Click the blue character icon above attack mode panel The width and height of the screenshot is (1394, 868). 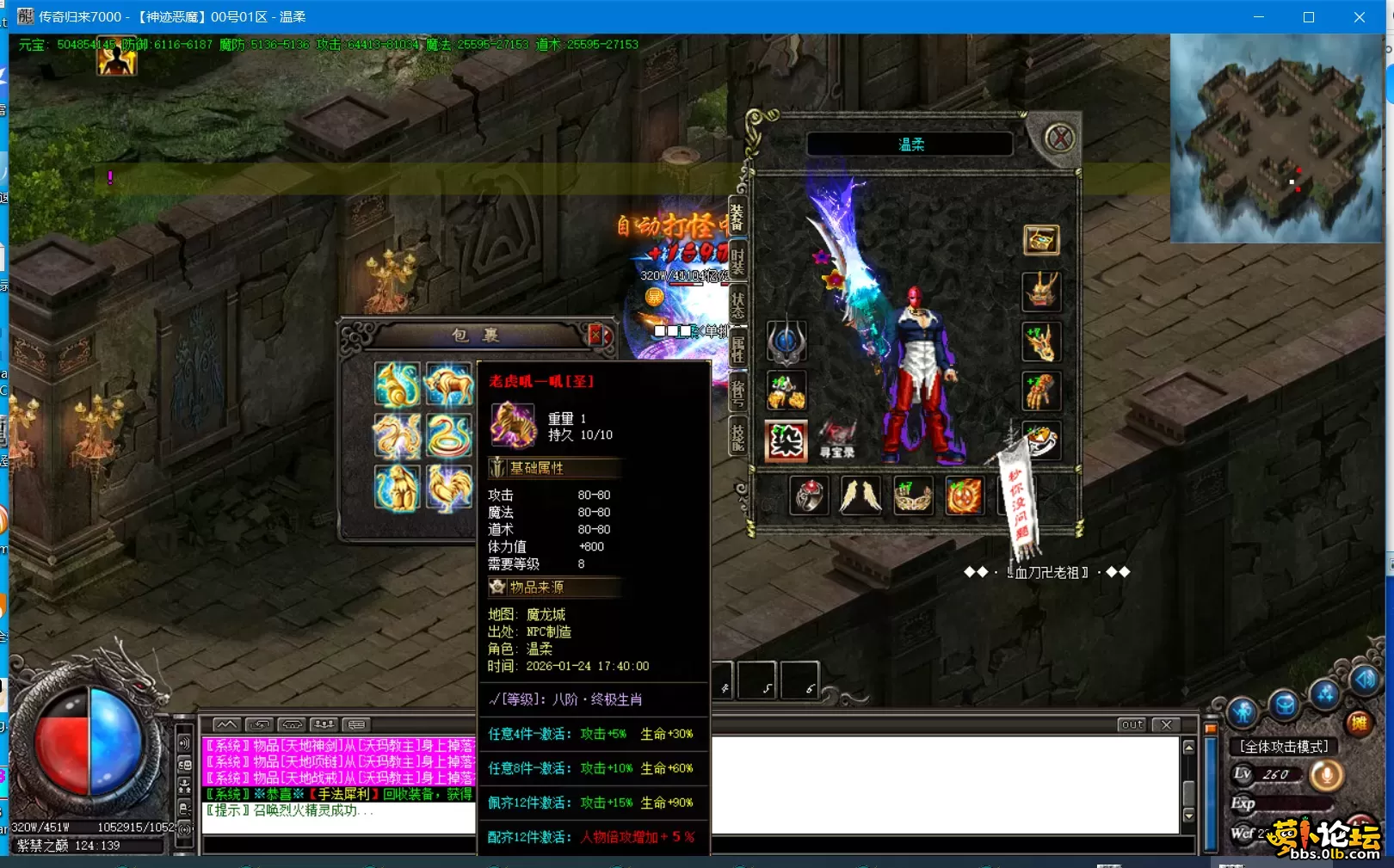pos(1243,711)
